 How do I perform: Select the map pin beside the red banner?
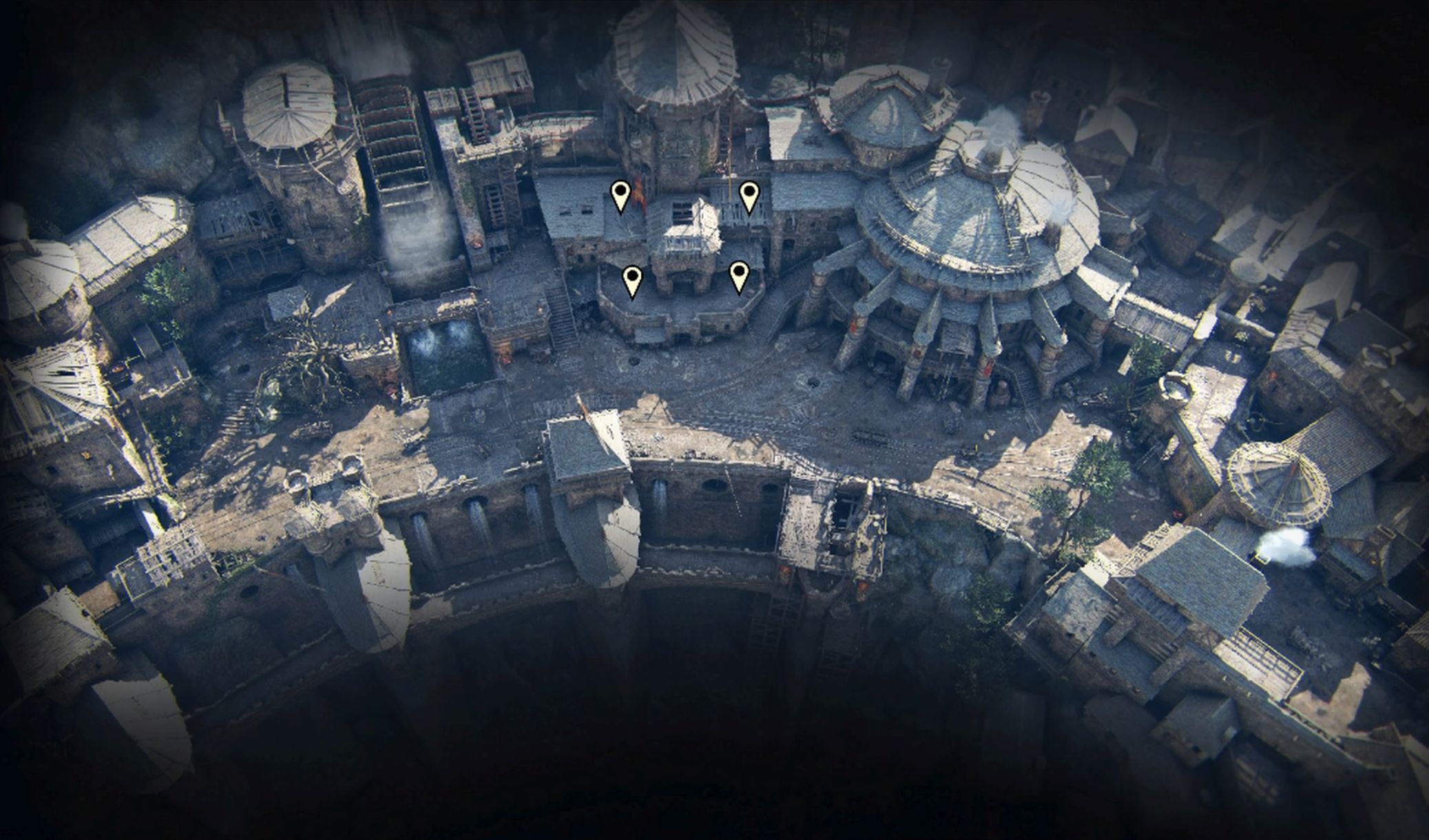[620, 195]
